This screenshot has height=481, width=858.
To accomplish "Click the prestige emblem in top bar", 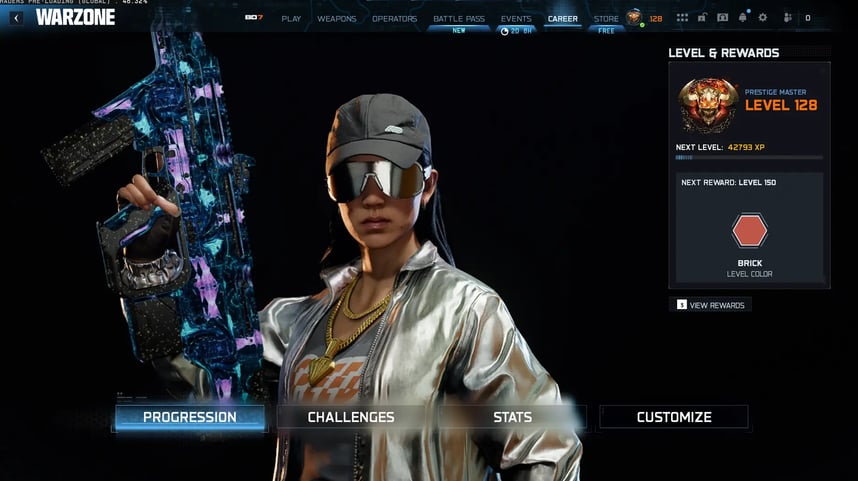I will click(634, 18).
